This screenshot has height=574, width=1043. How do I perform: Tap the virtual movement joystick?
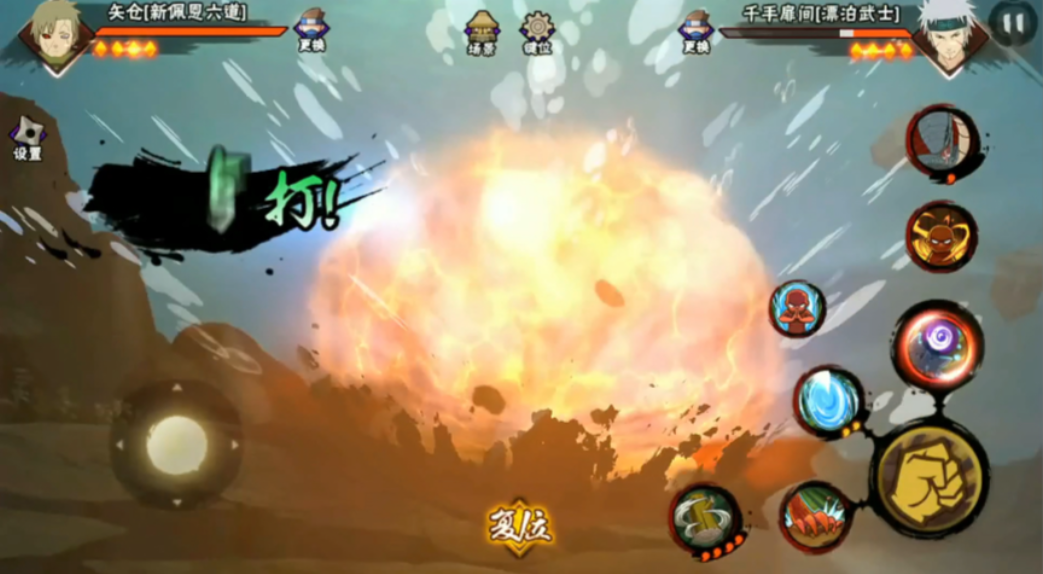(177, 443)
